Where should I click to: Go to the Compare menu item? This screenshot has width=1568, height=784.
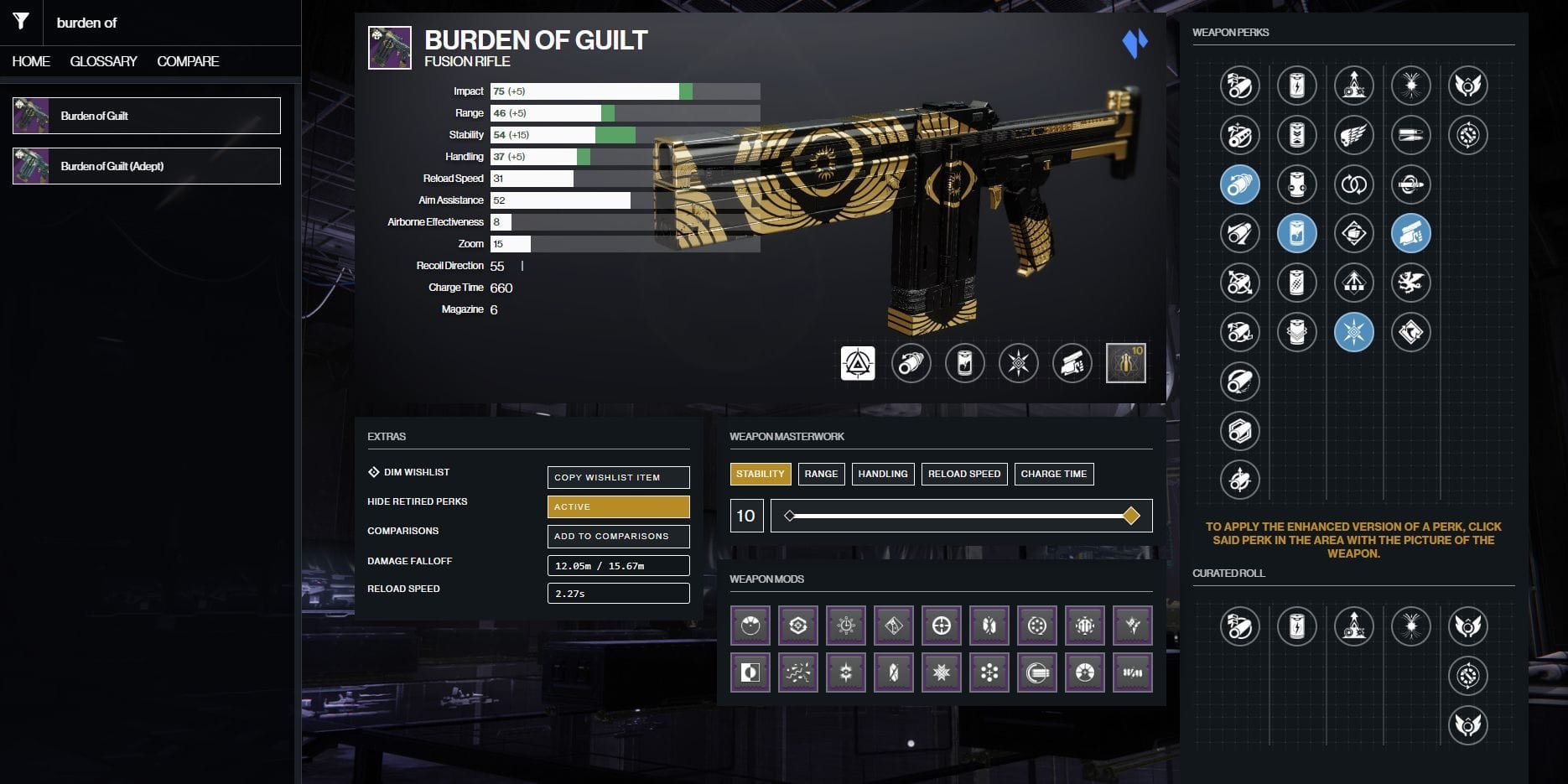tap(187, 60)
